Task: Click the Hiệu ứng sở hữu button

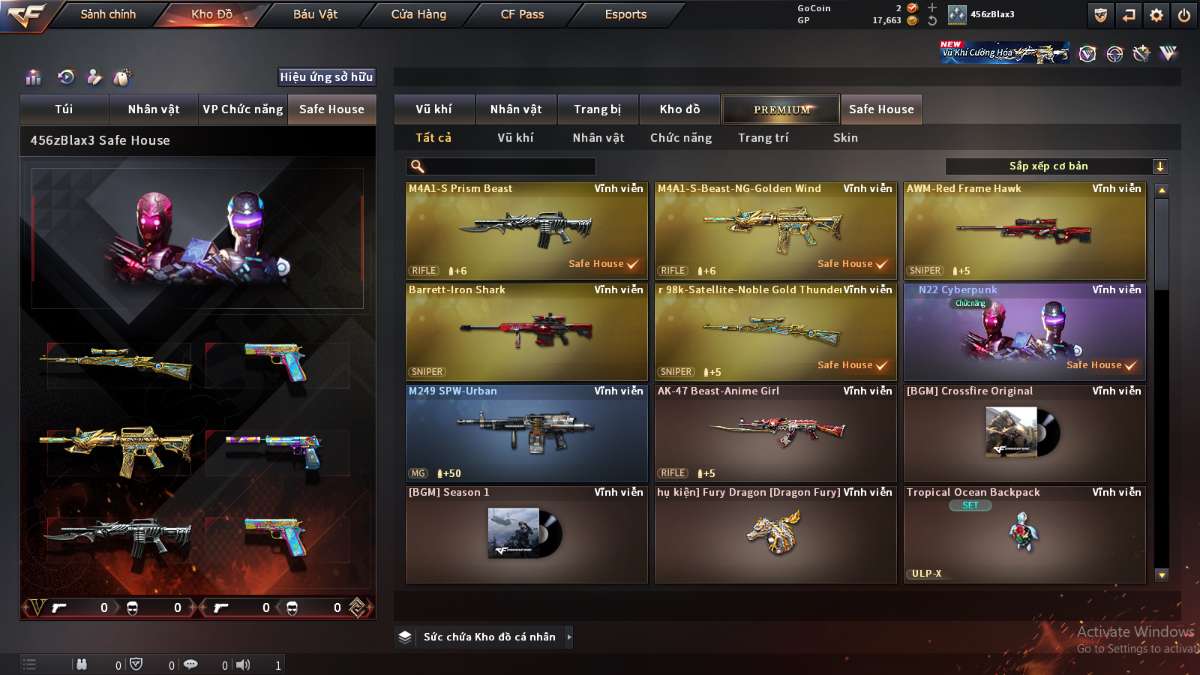Action: tap(326, 77)
